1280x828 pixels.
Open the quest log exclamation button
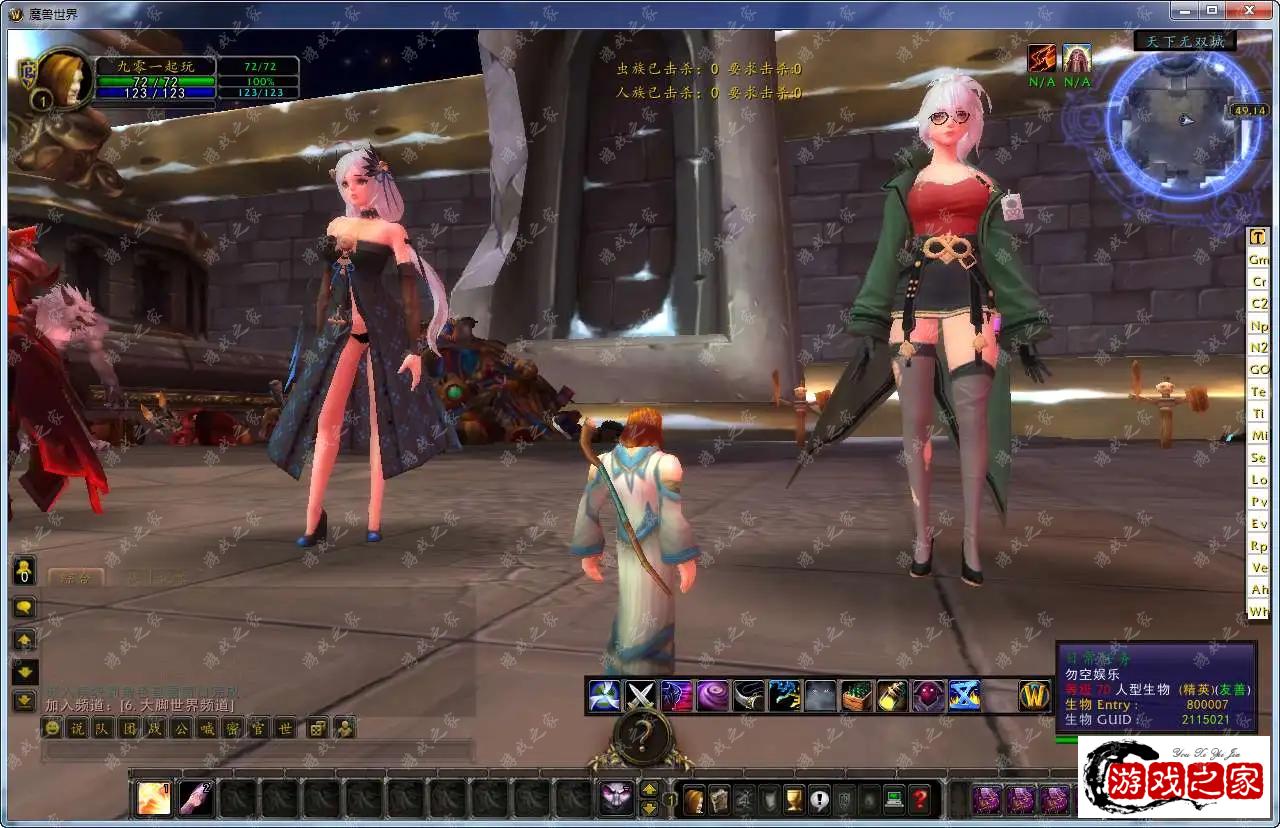(819, 800)
